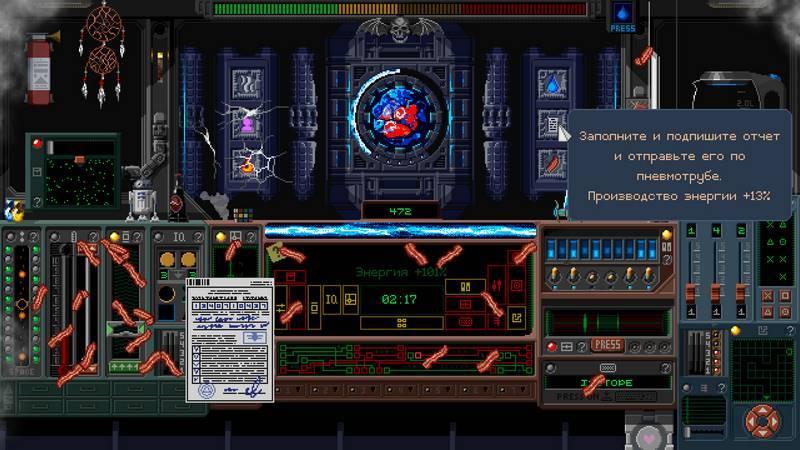Open the paper report document
The width and height of the screenshot is (800, 450).
[226, 339]
